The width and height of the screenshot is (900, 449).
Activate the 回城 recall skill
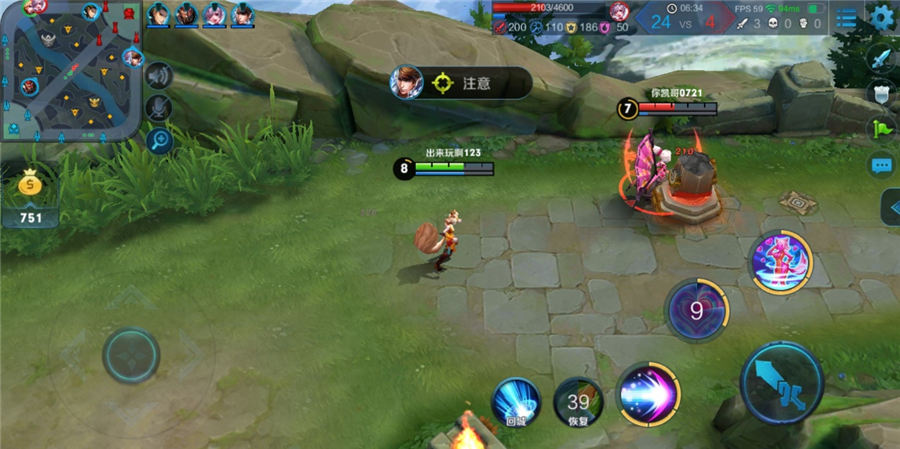pyautogui.click(x=516, y=401)
